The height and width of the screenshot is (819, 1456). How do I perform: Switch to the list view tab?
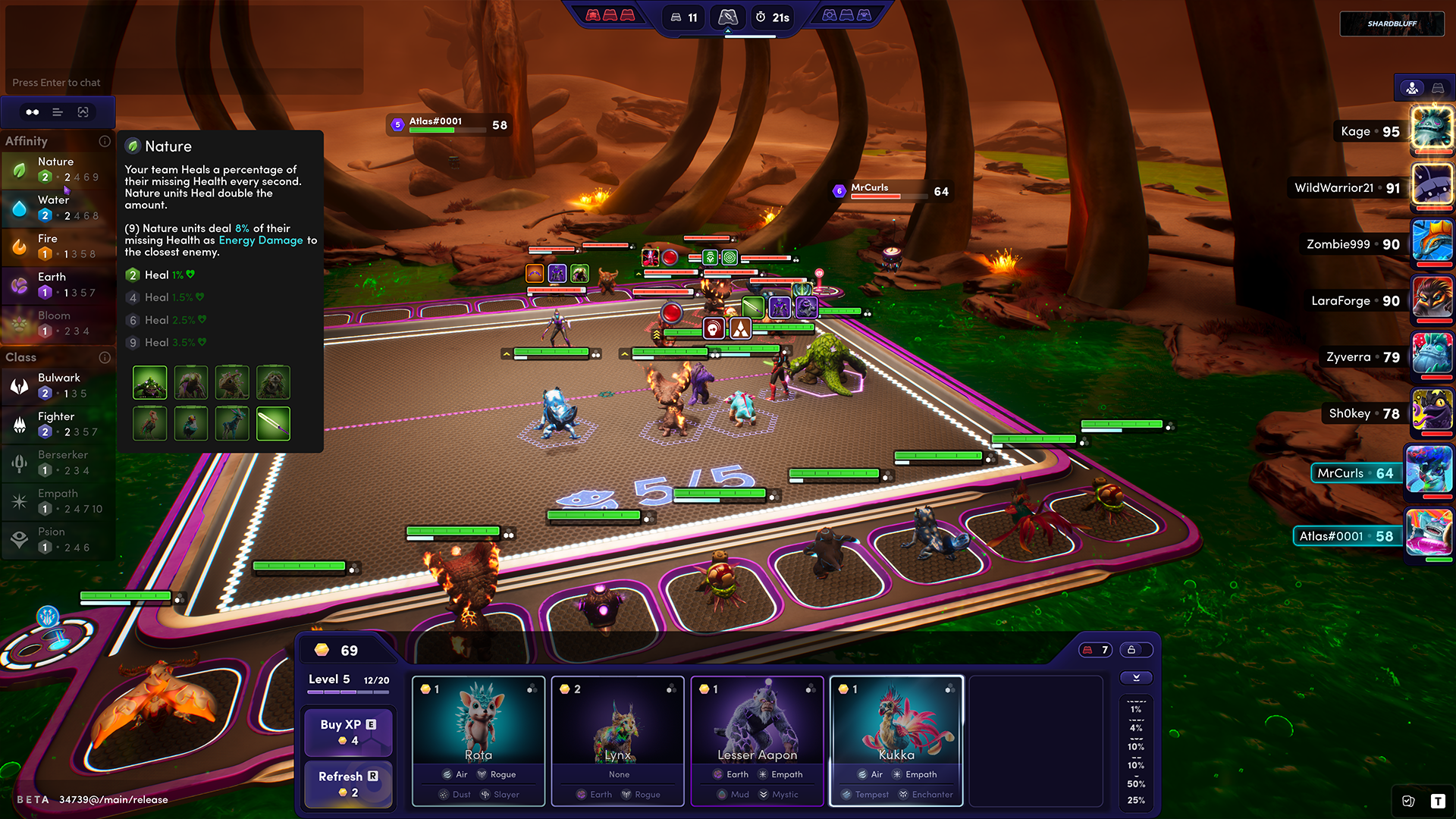tap(58, 112)
